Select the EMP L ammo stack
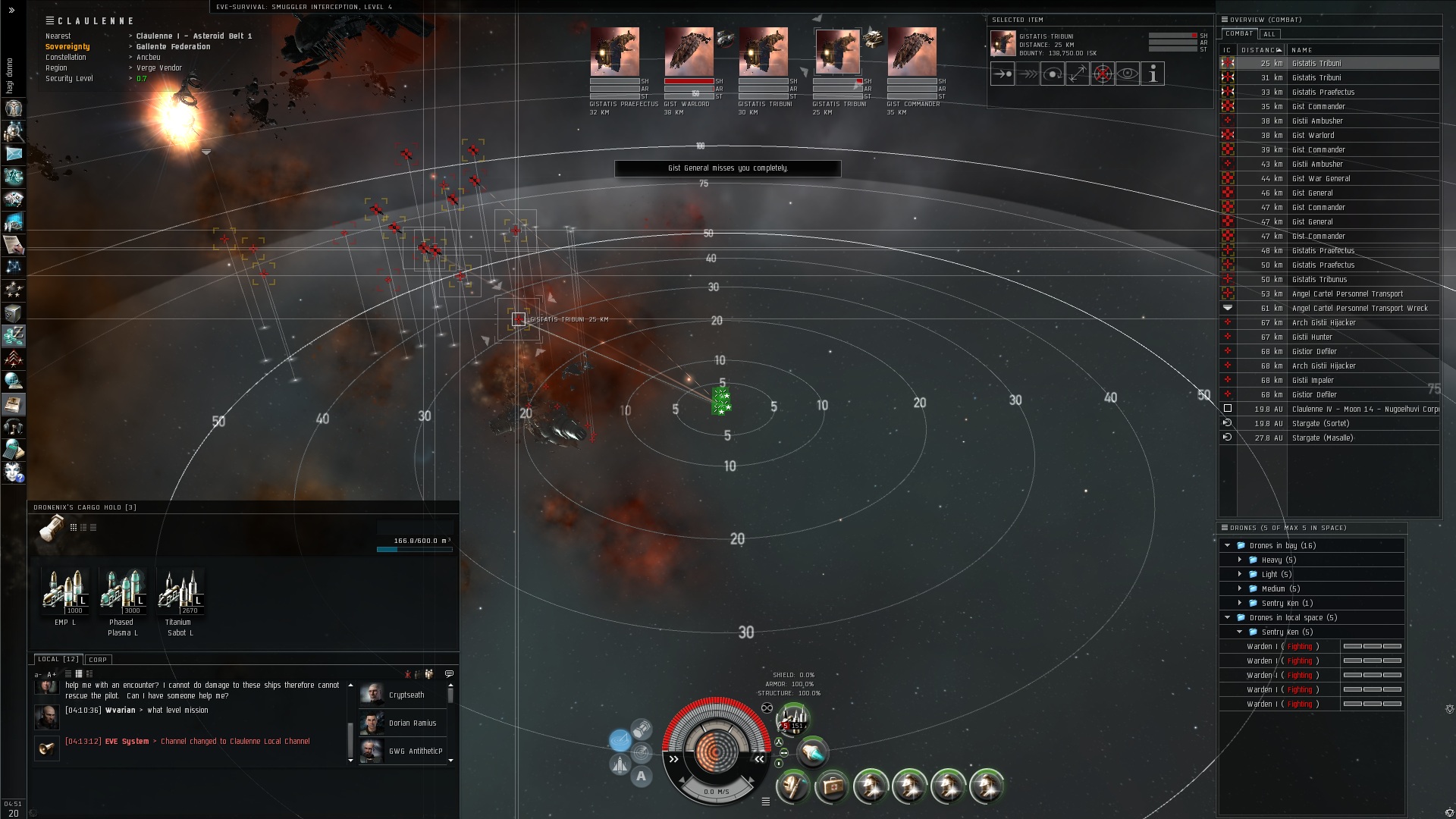The height and width of the screenshot is (819, 1456). tap(65, 591)
